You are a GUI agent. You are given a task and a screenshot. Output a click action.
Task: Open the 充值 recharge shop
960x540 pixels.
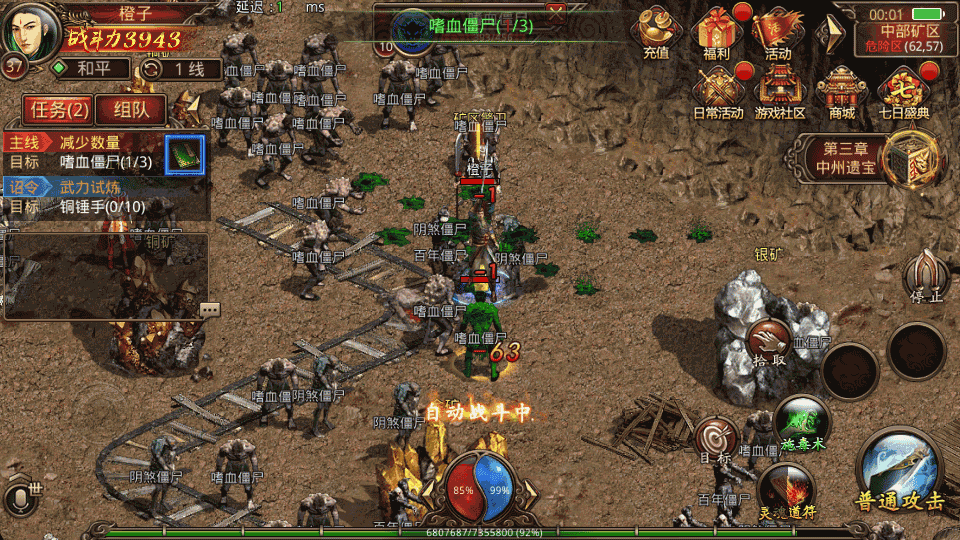656,33
